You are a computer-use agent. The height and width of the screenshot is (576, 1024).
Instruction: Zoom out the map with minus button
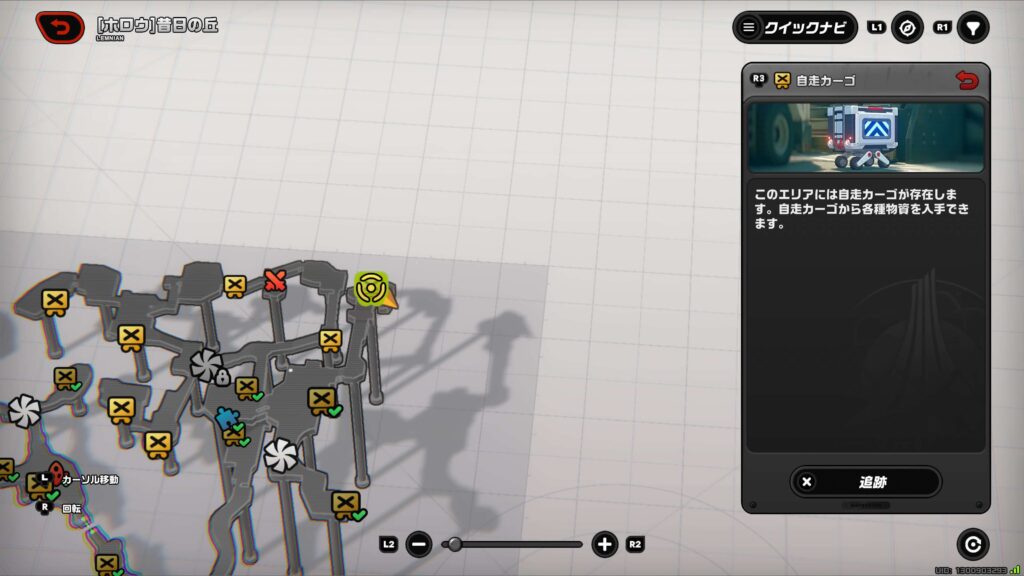tap(420, 544)
